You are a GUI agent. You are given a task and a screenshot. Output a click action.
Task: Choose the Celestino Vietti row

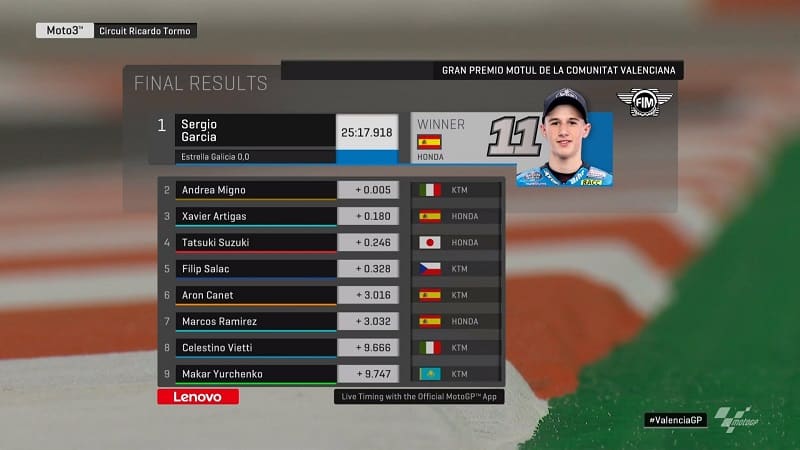[254, 347]
